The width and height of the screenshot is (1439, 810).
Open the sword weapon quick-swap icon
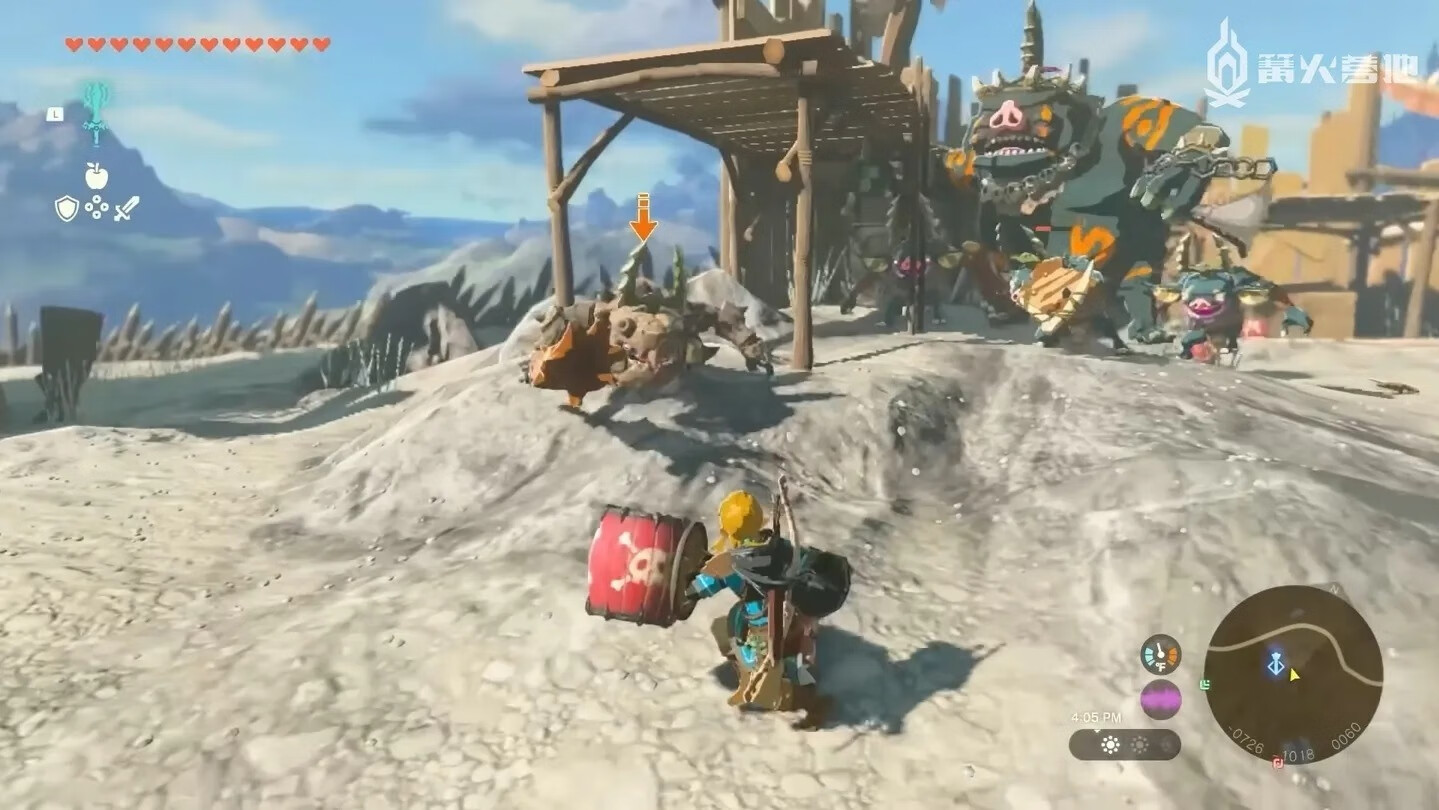pyautogui.click(x=126, y=208)
